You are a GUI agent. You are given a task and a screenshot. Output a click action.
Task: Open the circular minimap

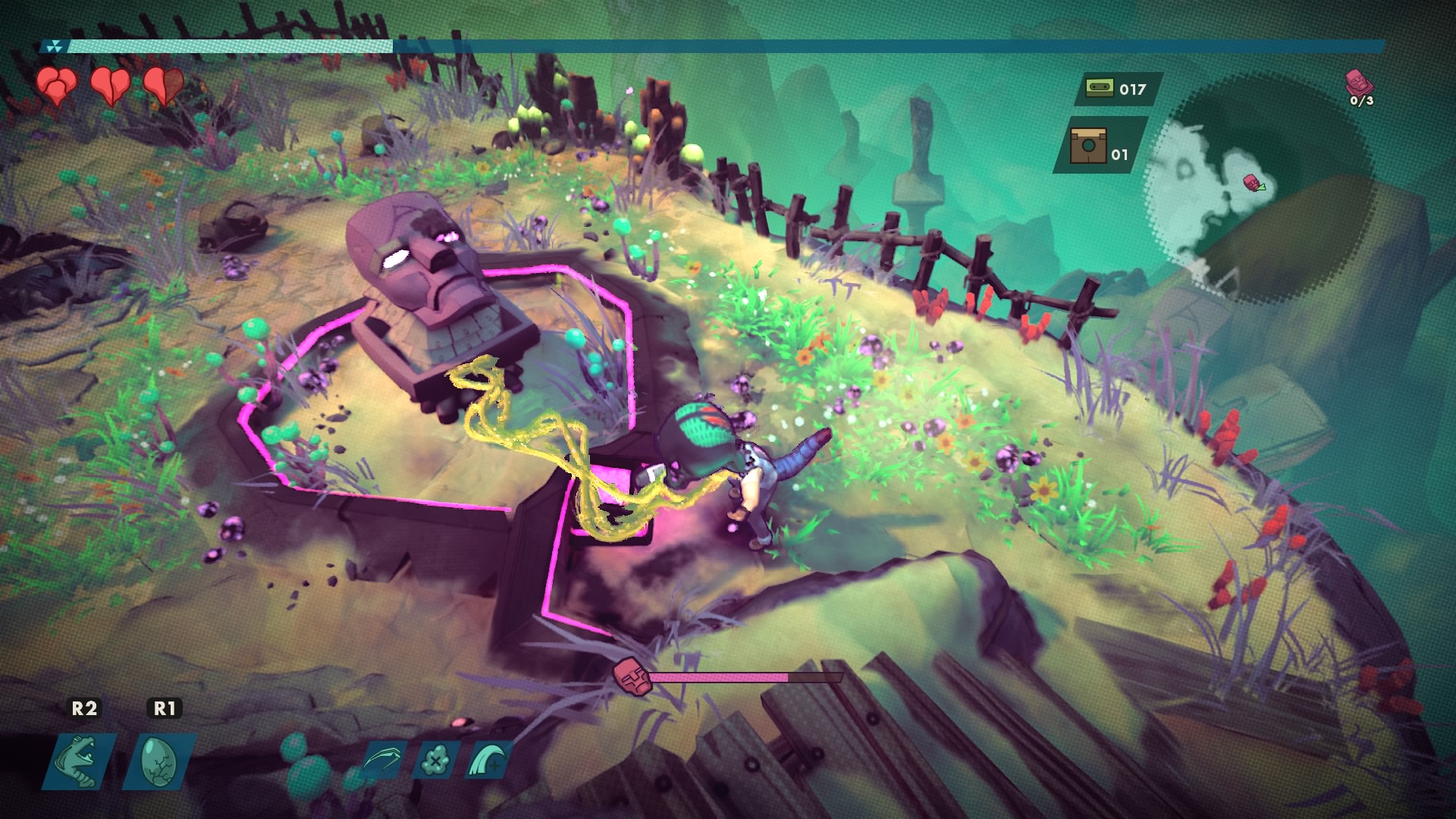pyautogui.click(x=1259, y=190)
